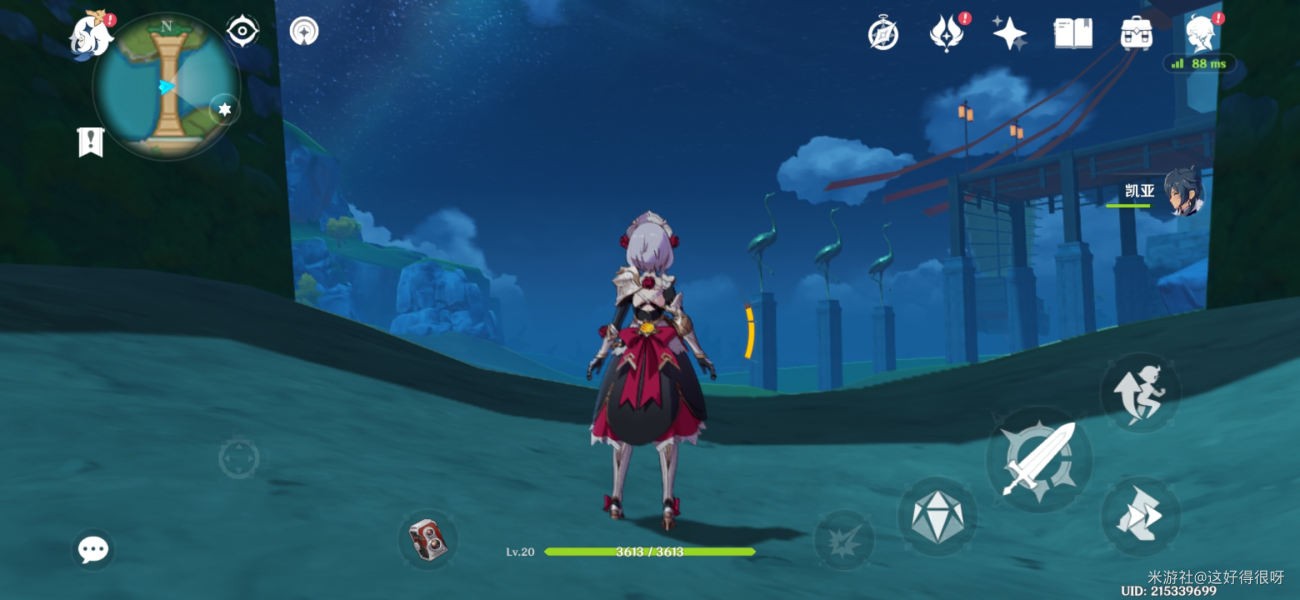The width and height of the screenshot is (1300, 600).
Task: Open the compass events icon
Action: [x=883, y=34]
